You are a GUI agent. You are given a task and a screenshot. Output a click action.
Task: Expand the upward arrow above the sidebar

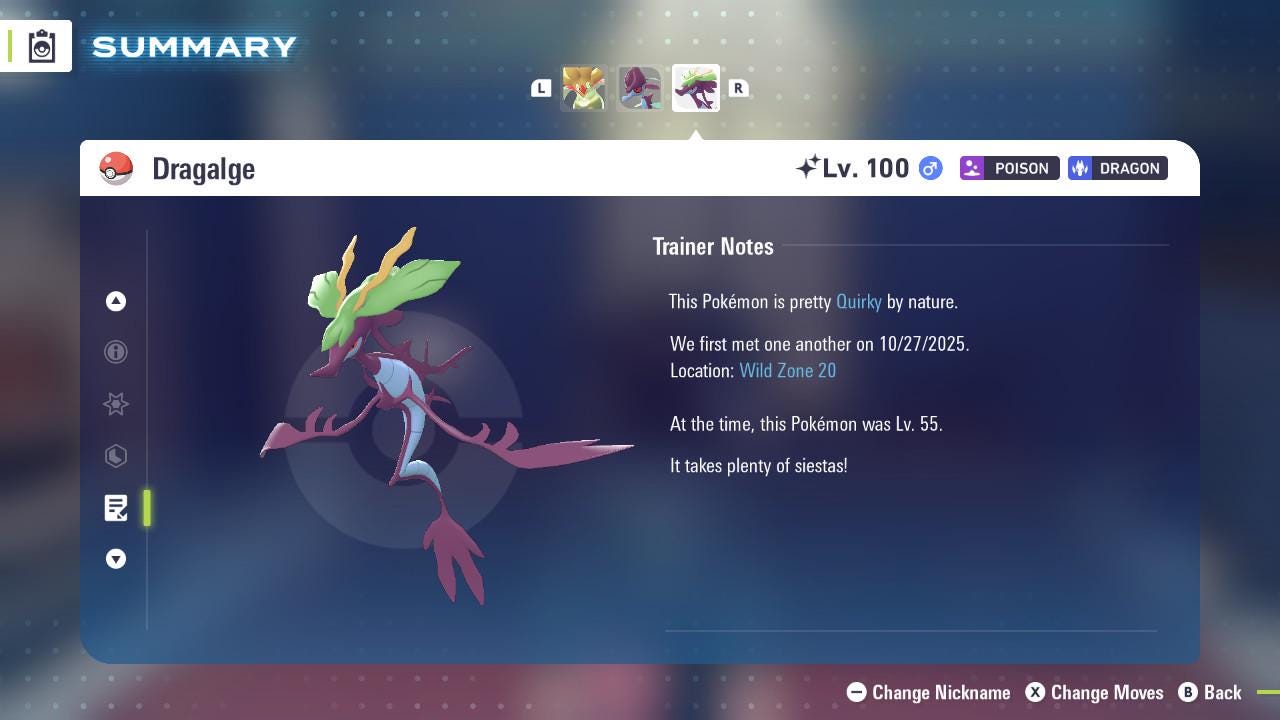116,301
